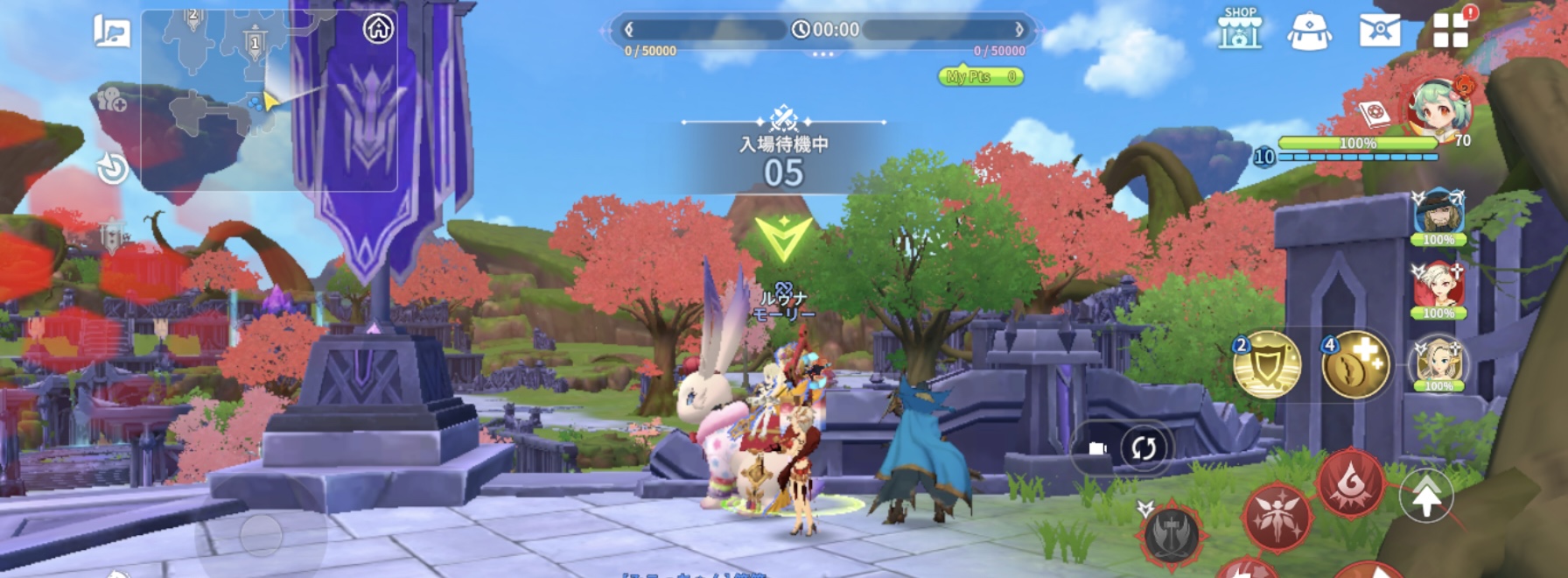Click the circular arrow pie icon

[x=113, y=167]
